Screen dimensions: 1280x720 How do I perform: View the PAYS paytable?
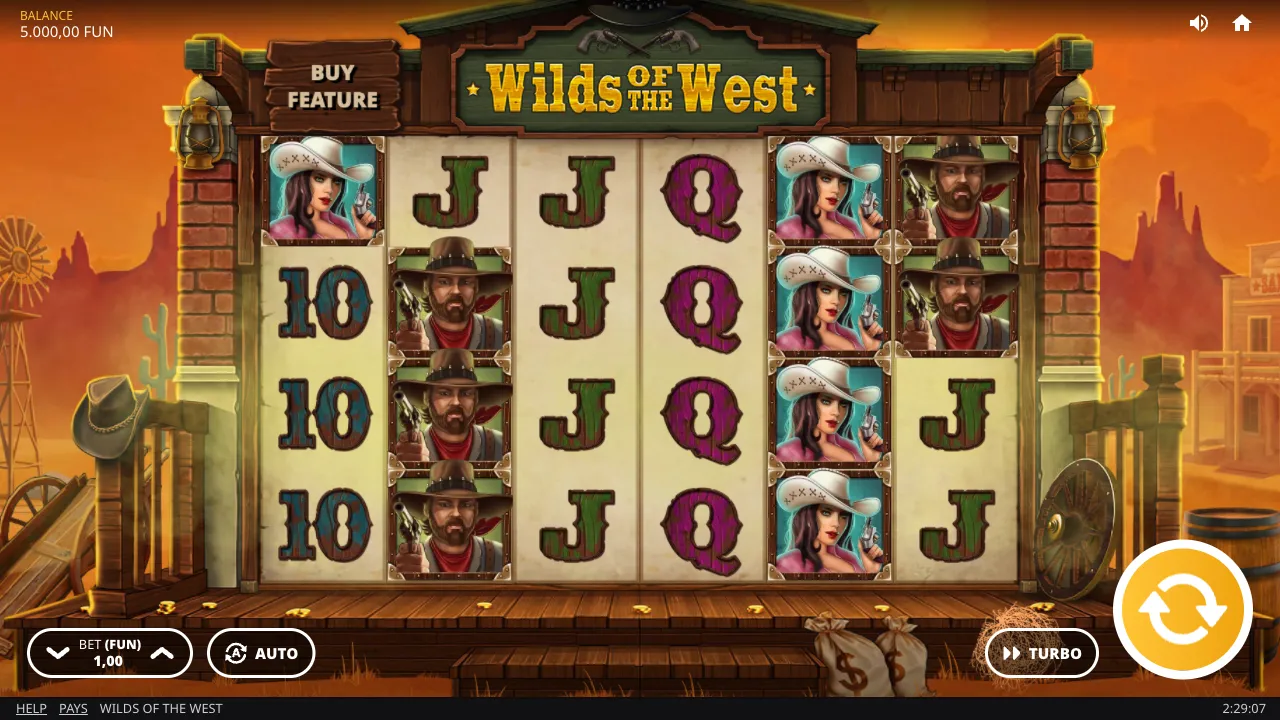tap(73, 708)
